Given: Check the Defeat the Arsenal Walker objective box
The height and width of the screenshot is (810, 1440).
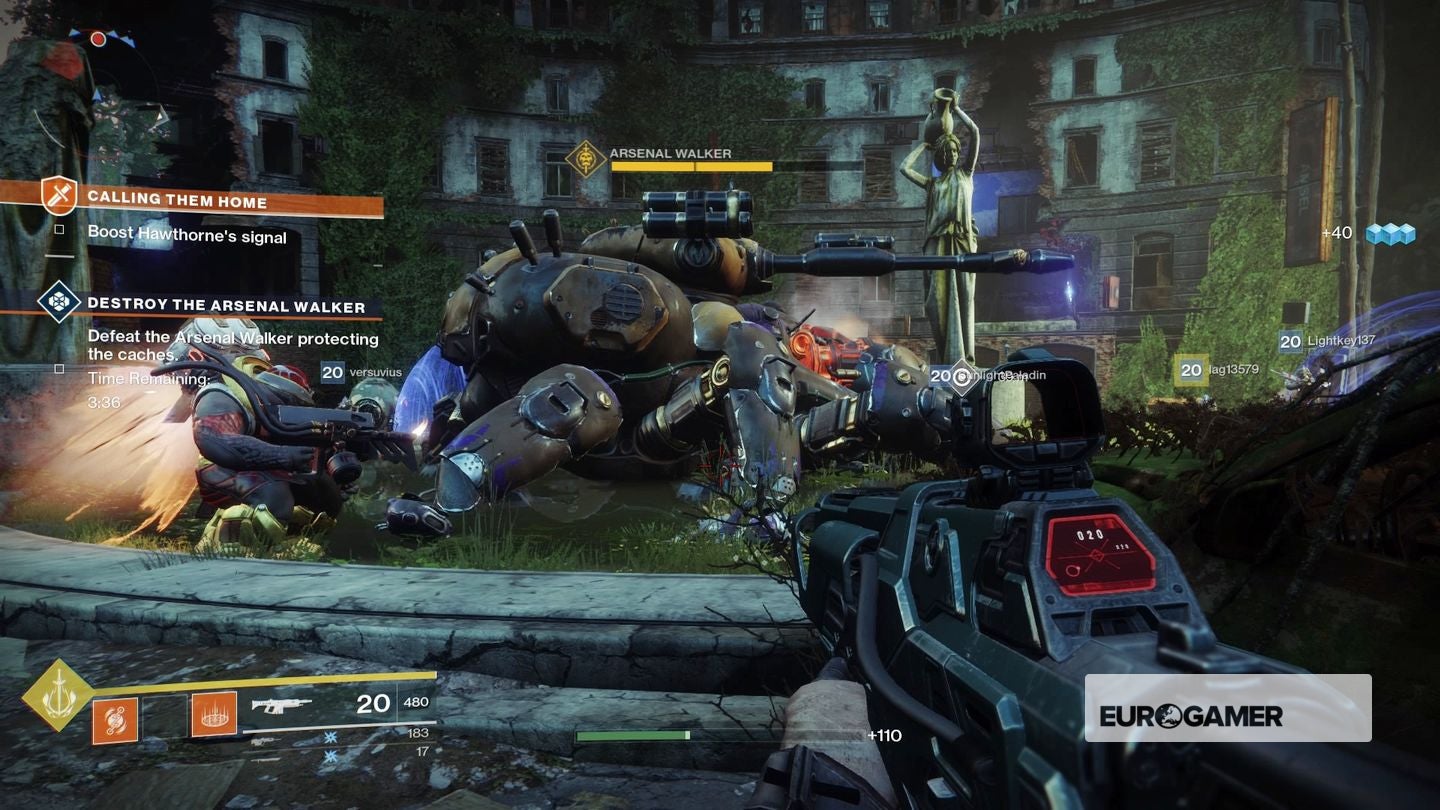Looking at the screenshot, I should coord(57,370).
